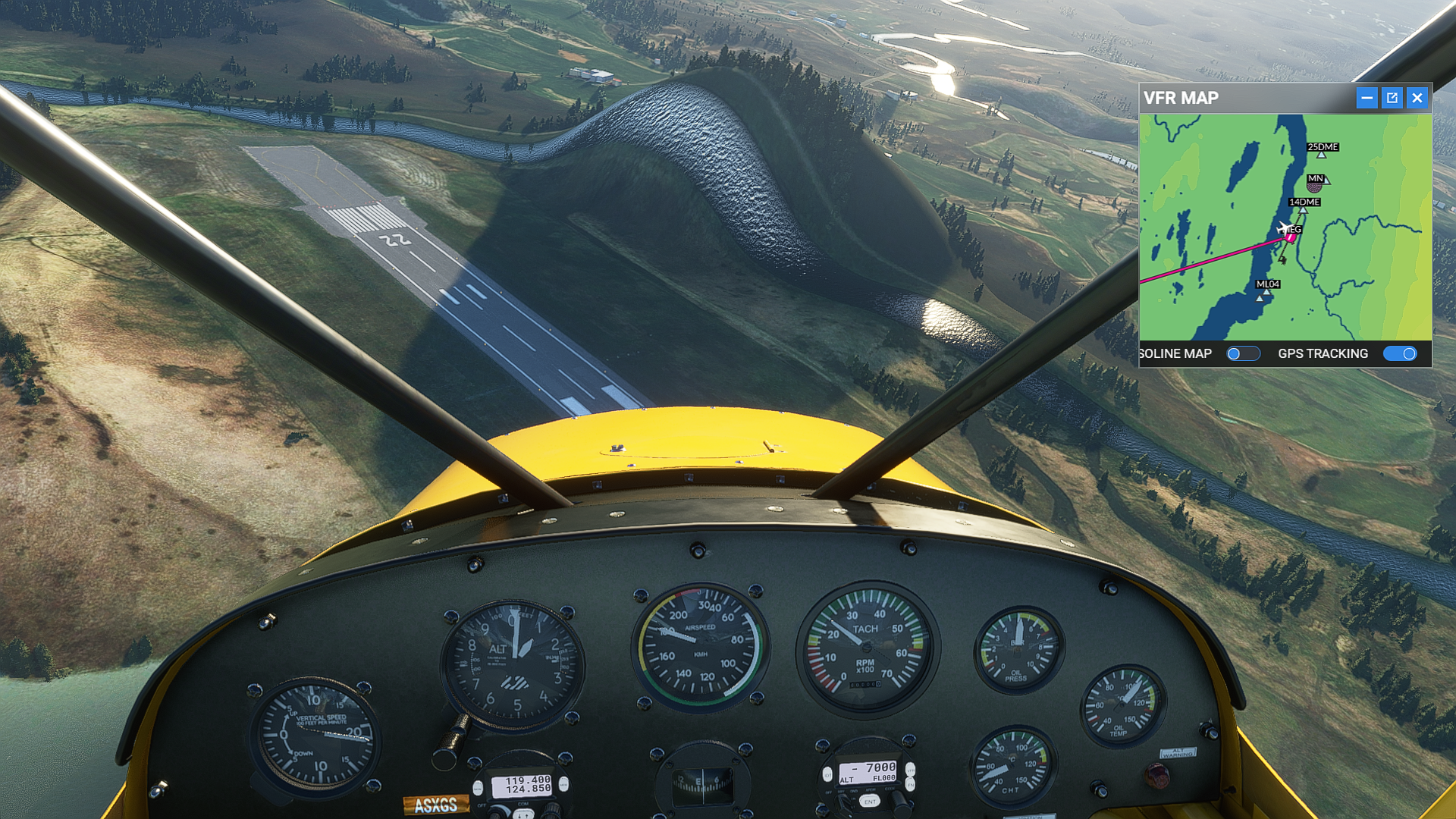
Task: Select the 14DME waypoint marker
Action: click(x=1303, y=209)
